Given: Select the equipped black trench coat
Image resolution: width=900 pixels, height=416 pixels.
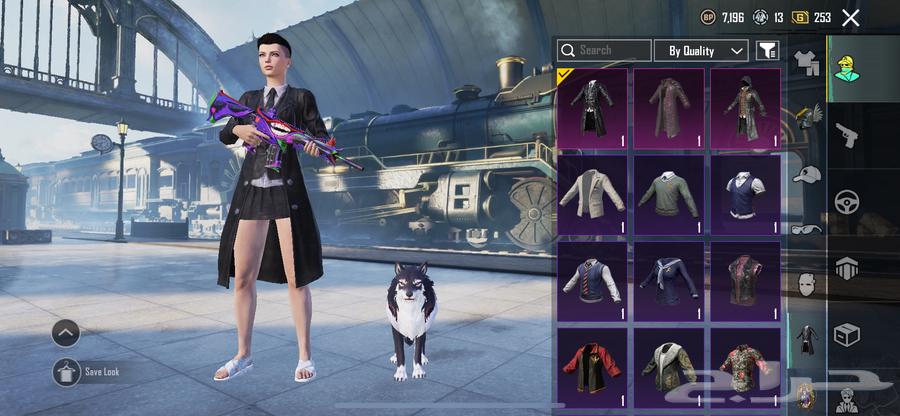Looking at the screenshot, I should [x=593, y=108].
